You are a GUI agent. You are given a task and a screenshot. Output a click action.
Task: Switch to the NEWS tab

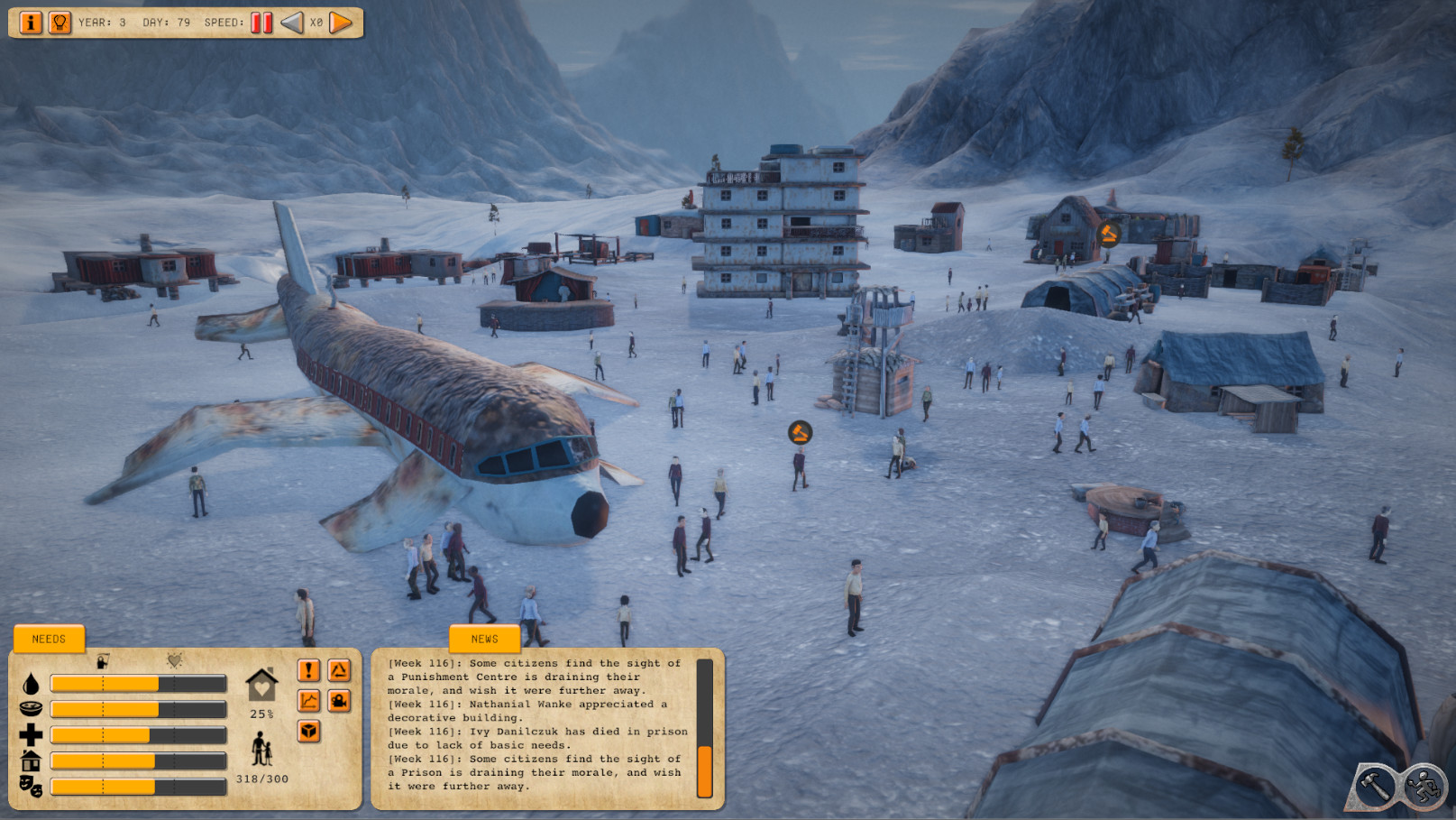(x=484, y=639)
